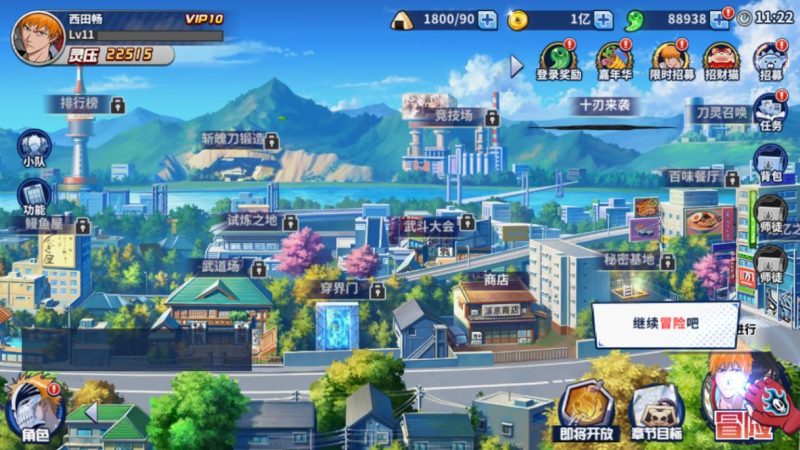
Task: Collapse the event icons with the arrow
Action: 516,66
